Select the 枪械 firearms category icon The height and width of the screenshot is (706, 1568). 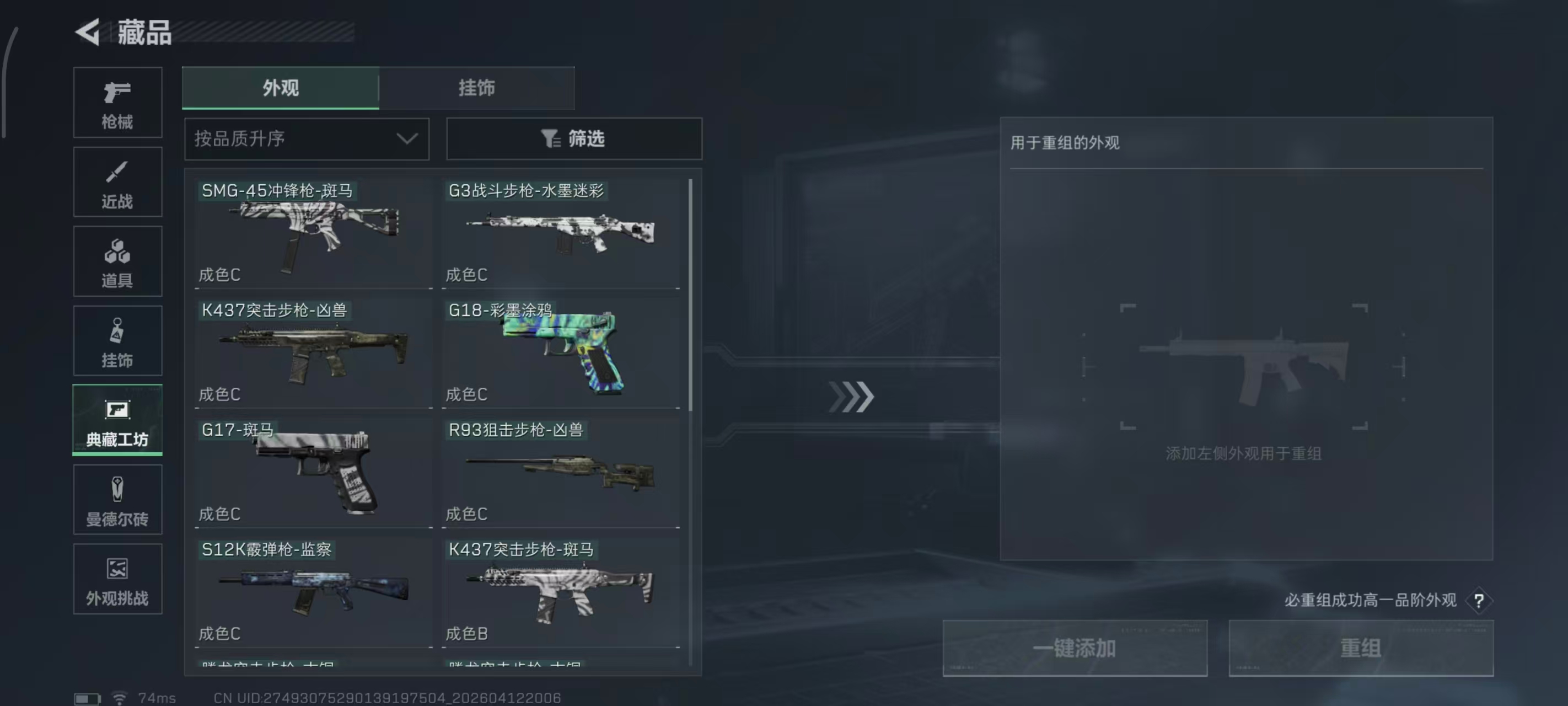click(x=117, y=103)
